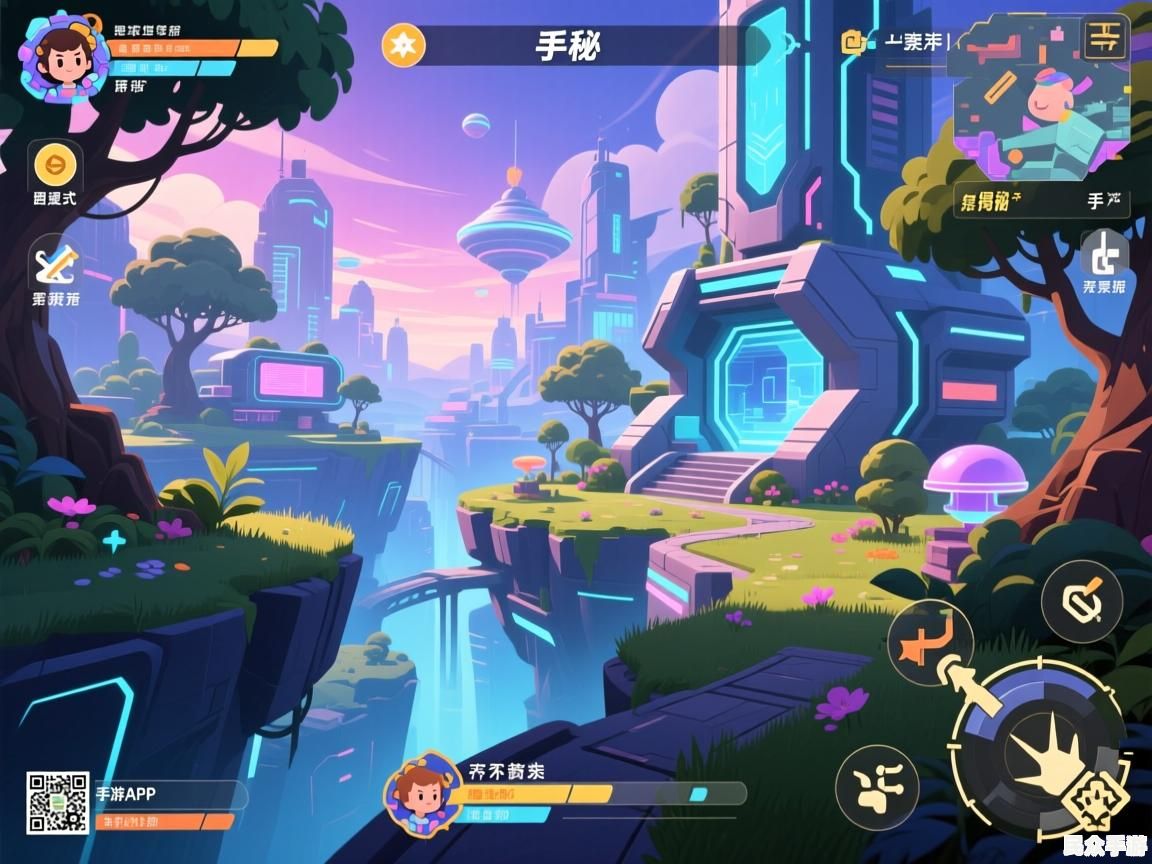Activate the main claw attack button
The image size is (1152, 864).
click(x=1040, y=750)
